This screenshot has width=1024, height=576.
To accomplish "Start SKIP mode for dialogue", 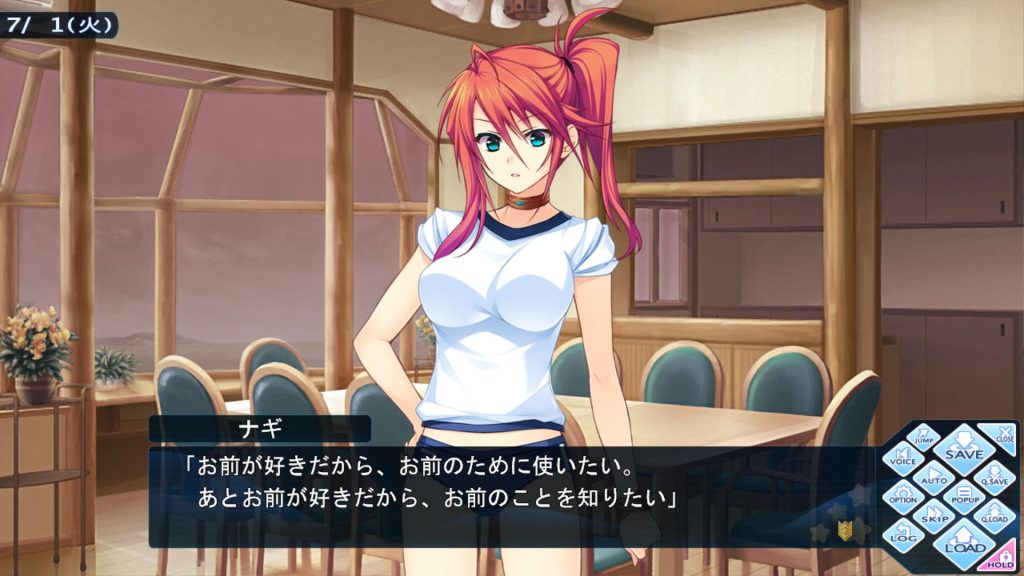I will (934, 516).
